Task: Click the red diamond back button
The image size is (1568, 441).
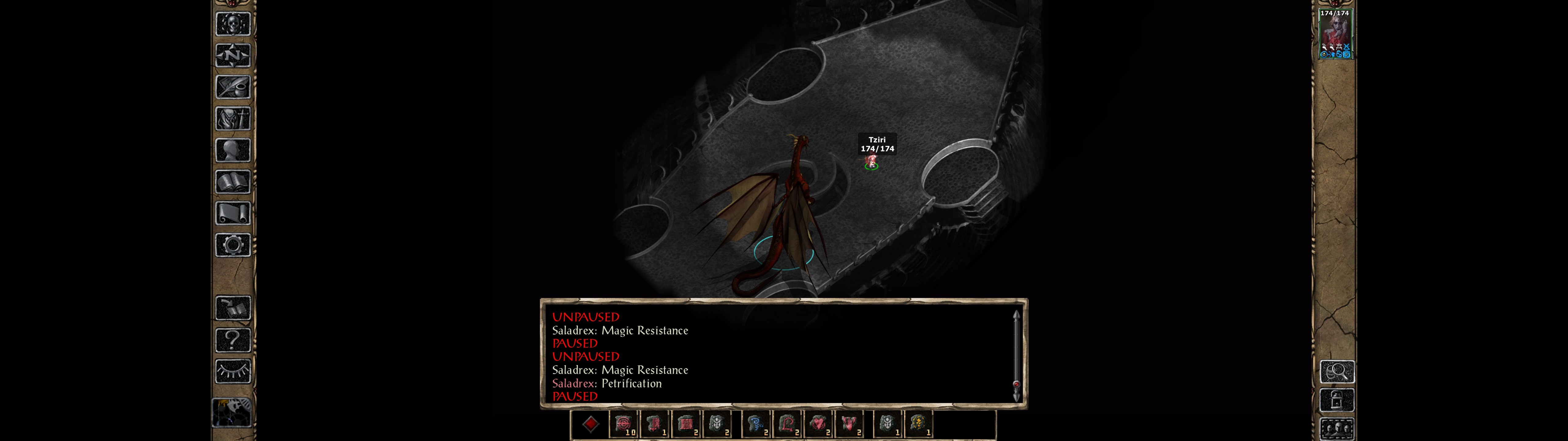Action: click(x=590, y=424)
